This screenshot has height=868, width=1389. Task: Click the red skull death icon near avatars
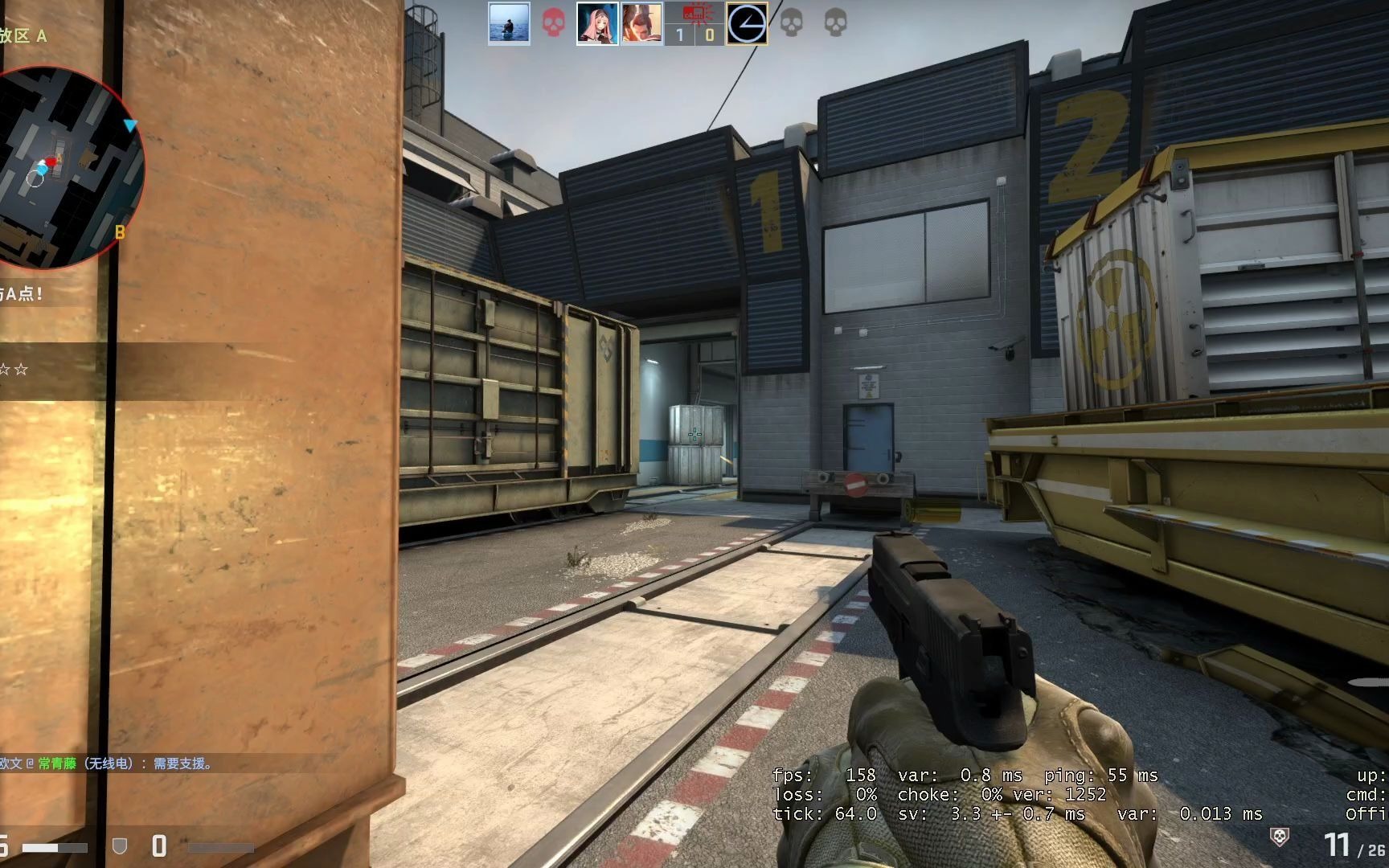coord(553,23)
